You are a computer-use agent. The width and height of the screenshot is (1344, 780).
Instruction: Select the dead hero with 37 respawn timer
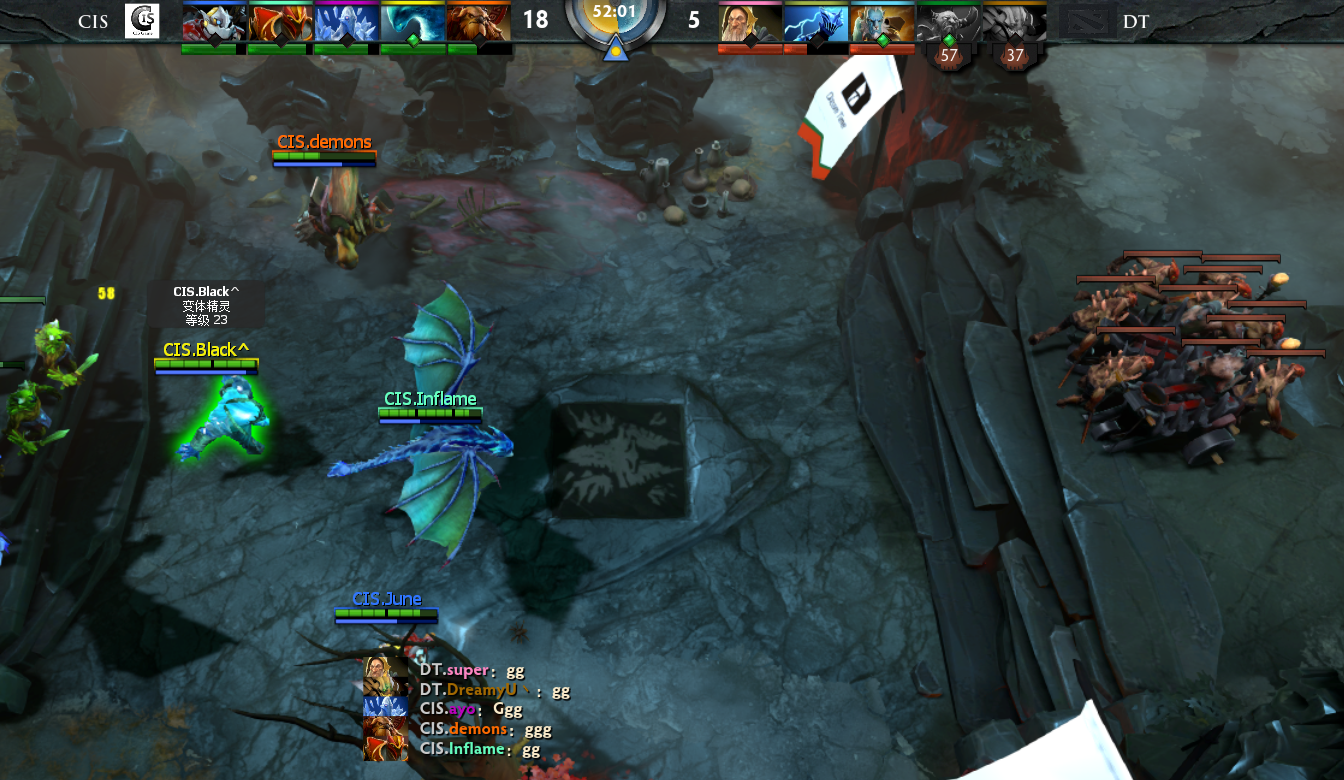[1014, 22]
